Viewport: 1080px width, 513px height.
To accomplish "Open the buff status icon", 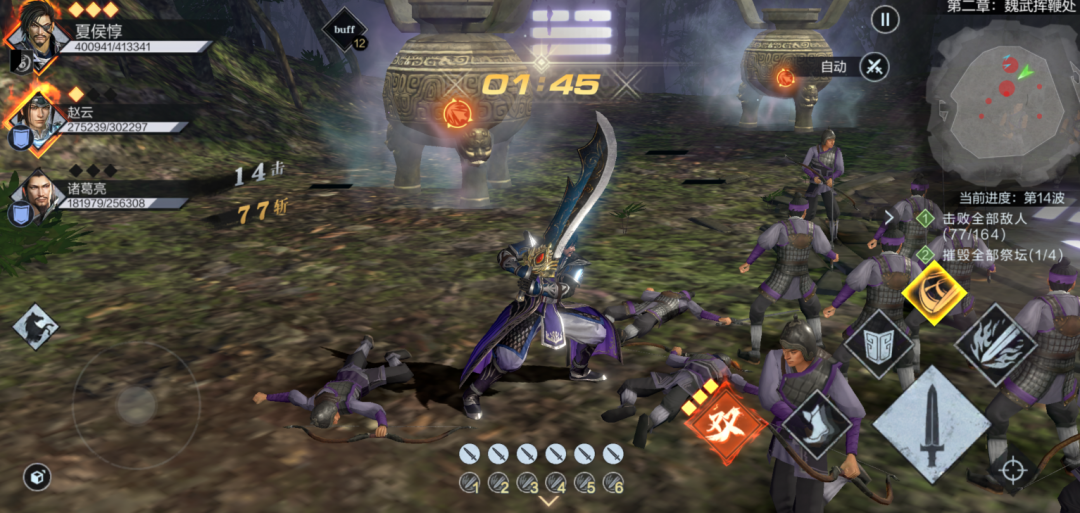I will (344, 30).
